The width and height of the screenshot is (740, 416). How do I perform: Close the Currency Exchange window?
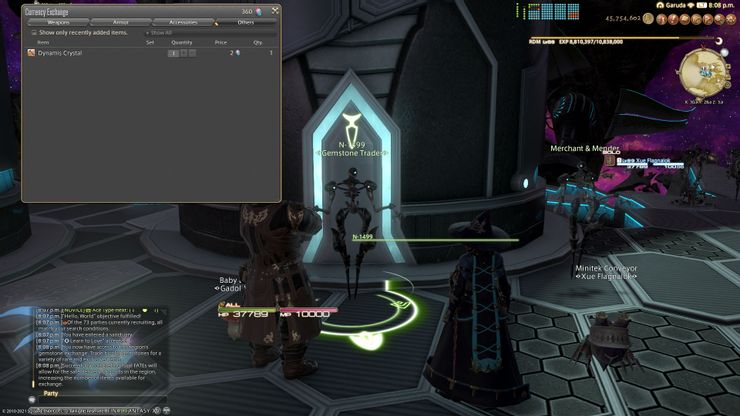pos(275,11)
